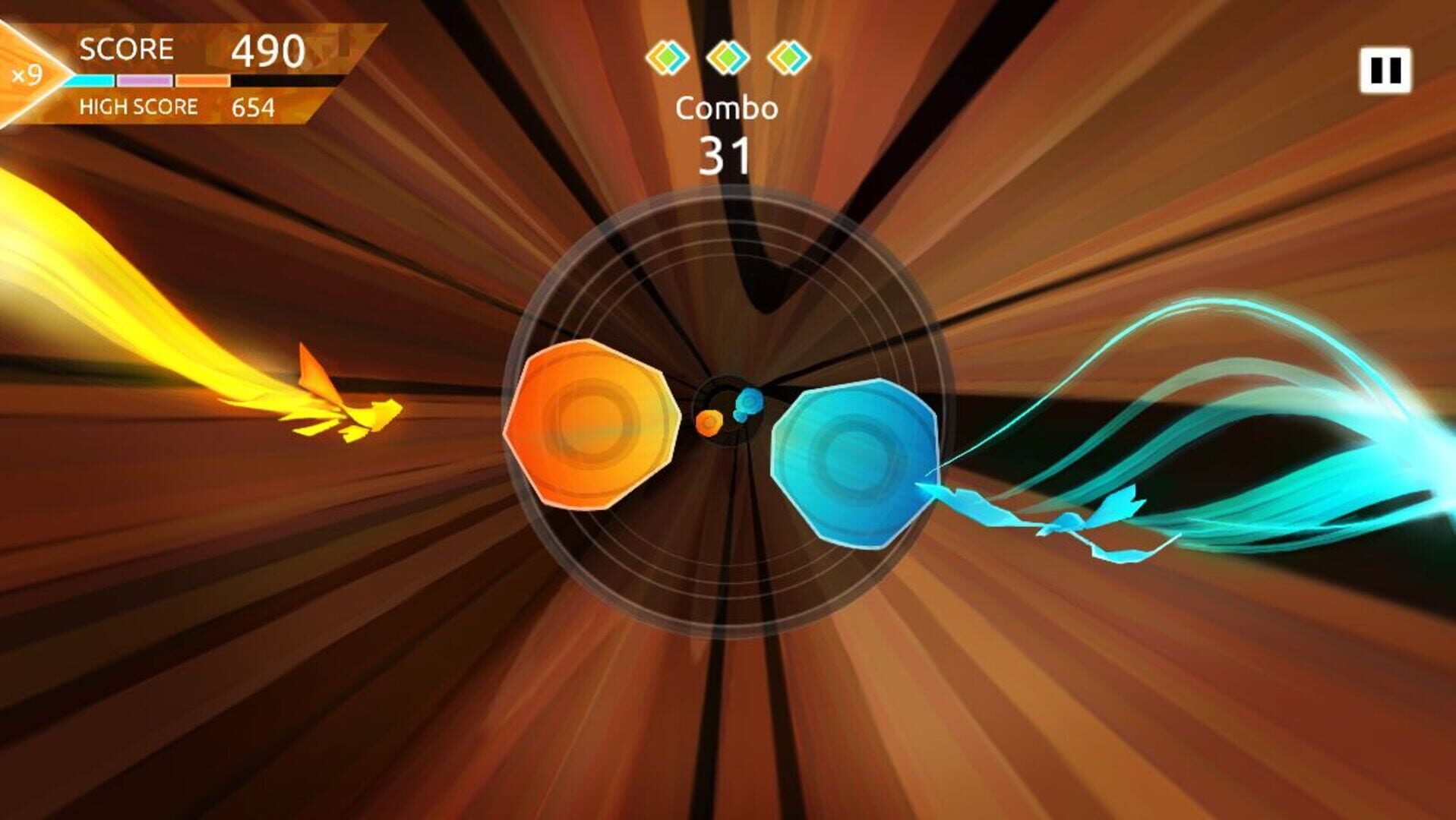Toggle the purple segment of the progress bar
This screenshot has width=1456, height=820.
[144, 80]
